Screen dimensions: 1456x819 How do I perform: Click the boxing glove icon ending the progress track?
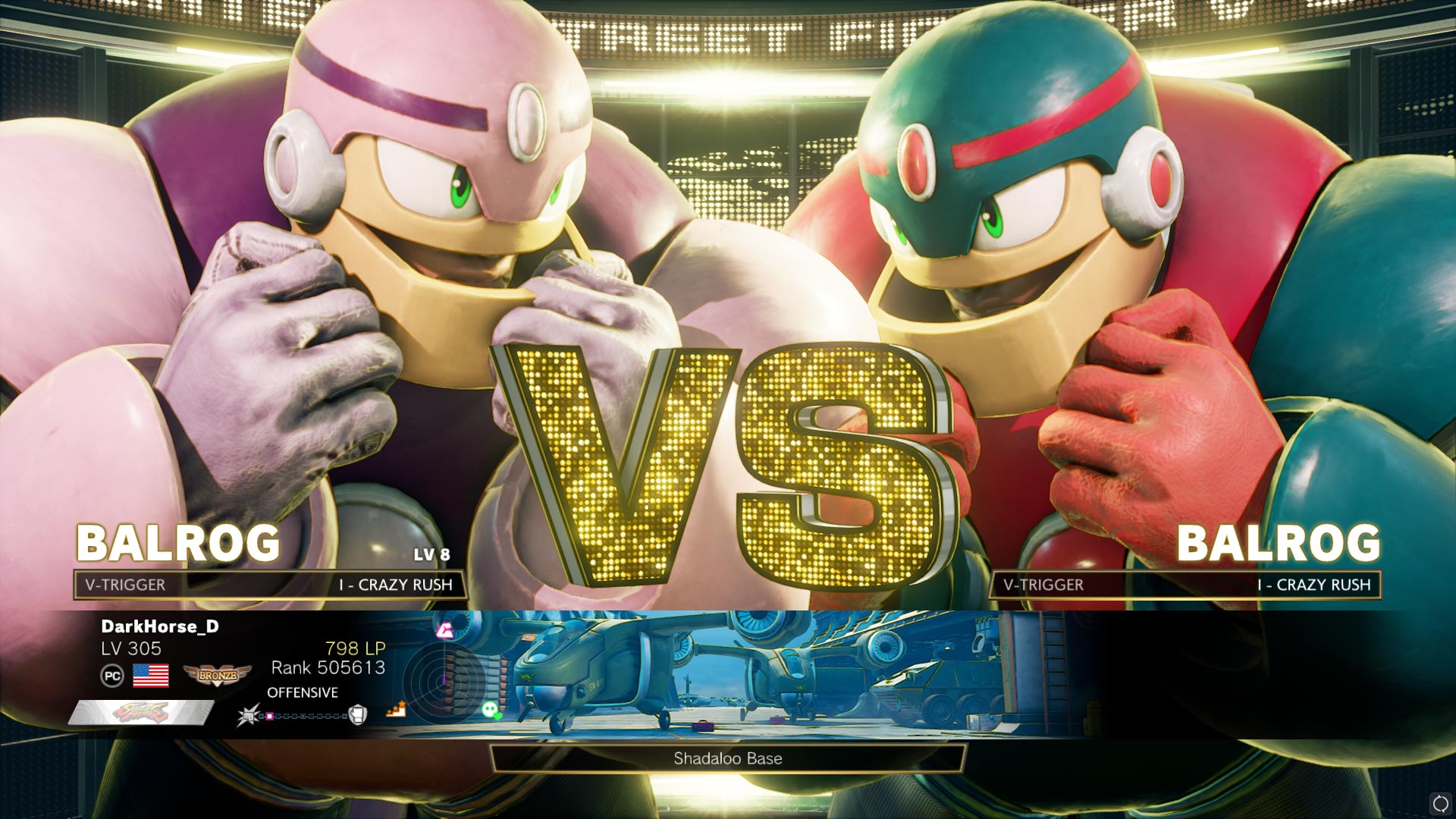click(x=356, y=716)
